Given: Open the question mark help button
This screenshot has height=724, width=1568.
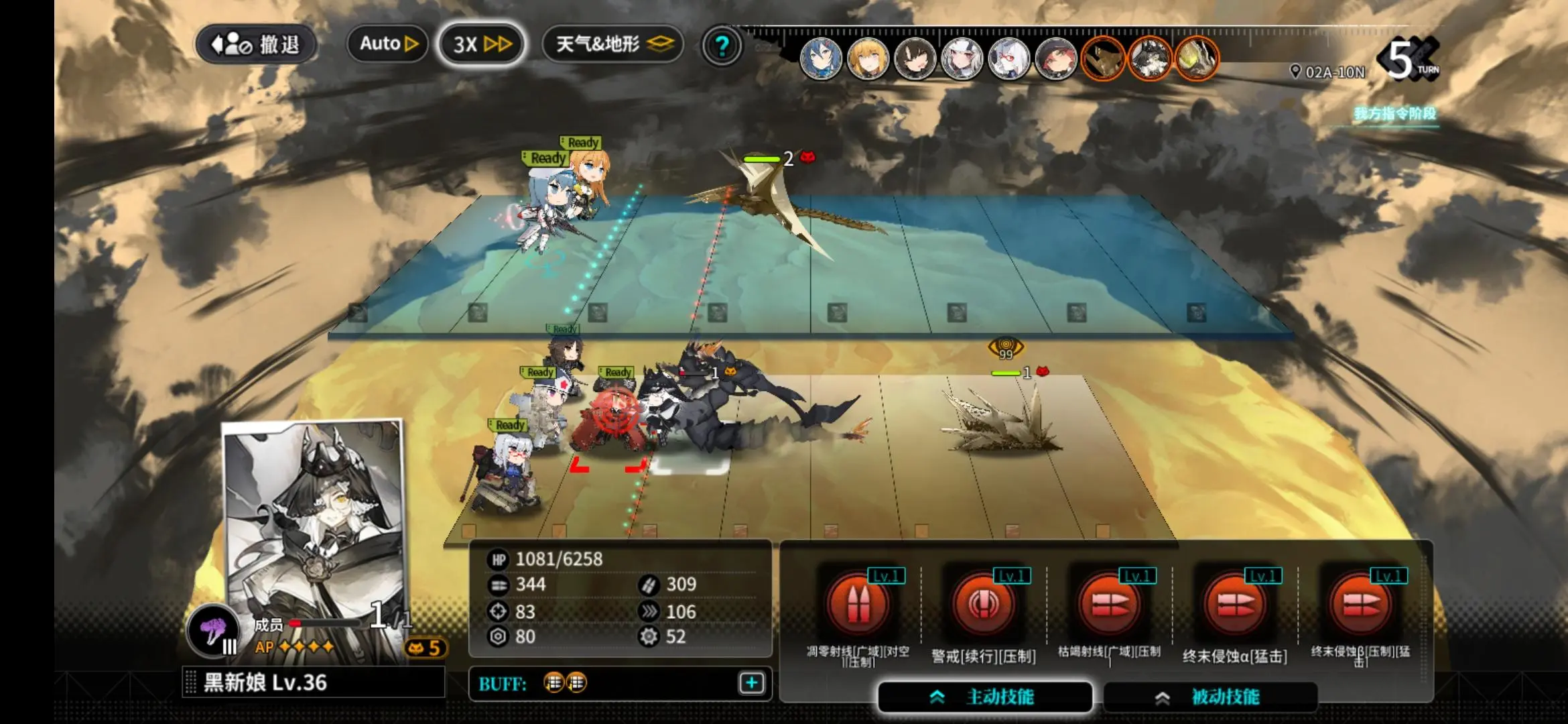Looking at the screenshot, I should click(722, 46).
